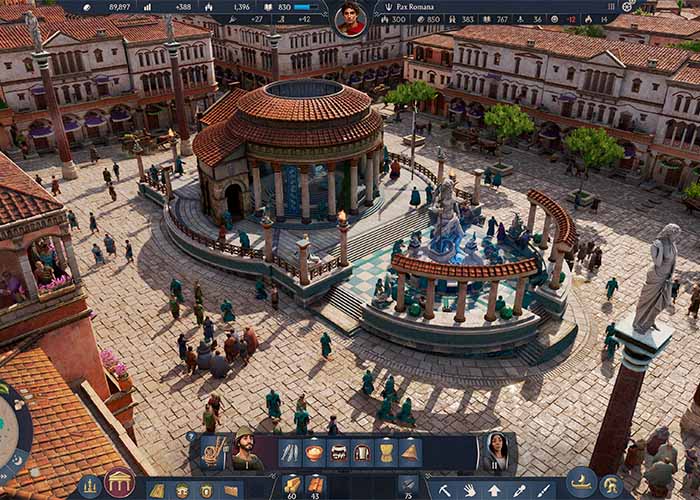The height and width of the screenshot is (500, 700).
Task: Select the open hand tool
Action: 469,491
